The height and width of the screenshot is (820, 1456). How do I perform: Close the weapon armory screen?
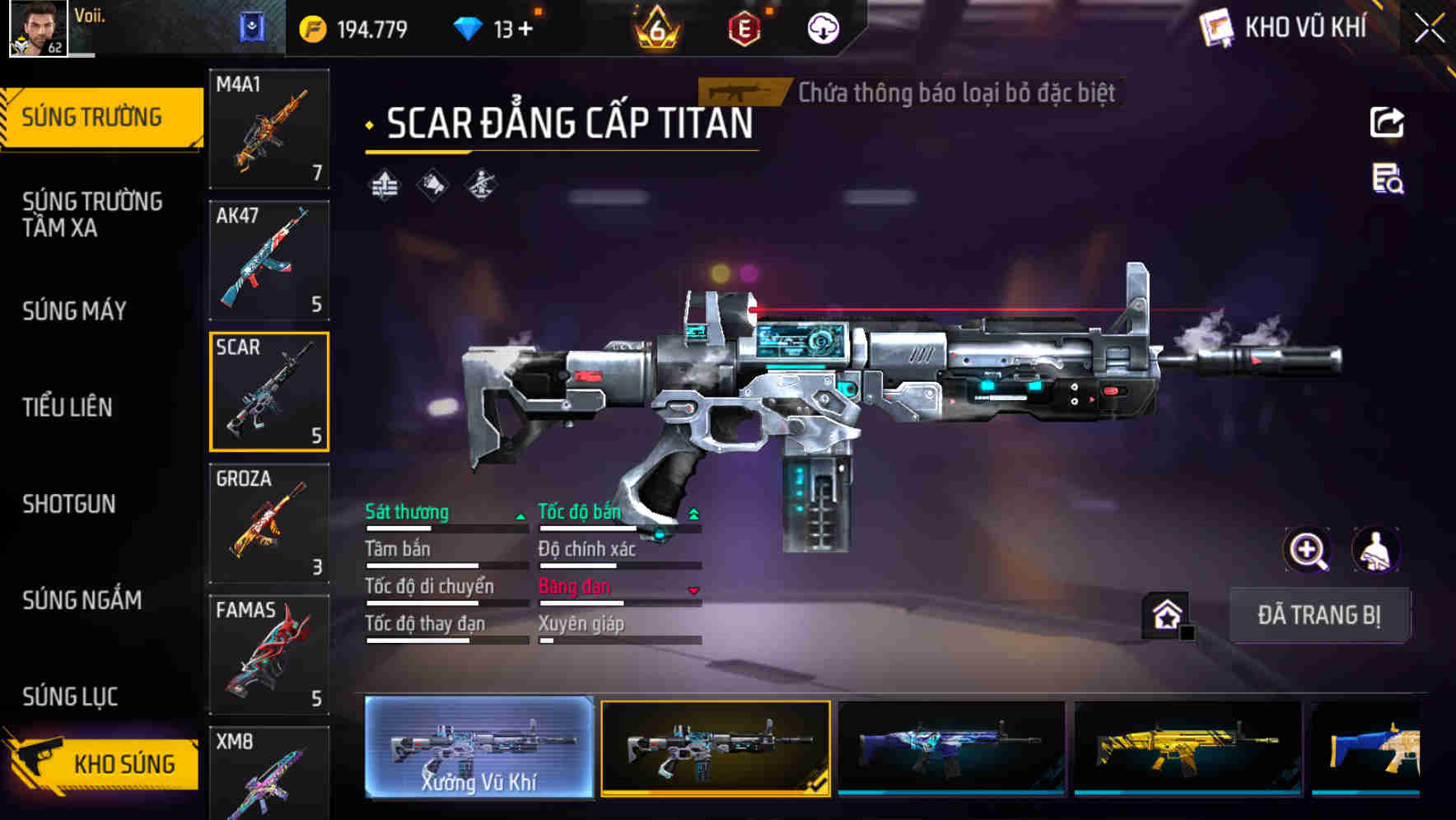tap(1430, 29)
